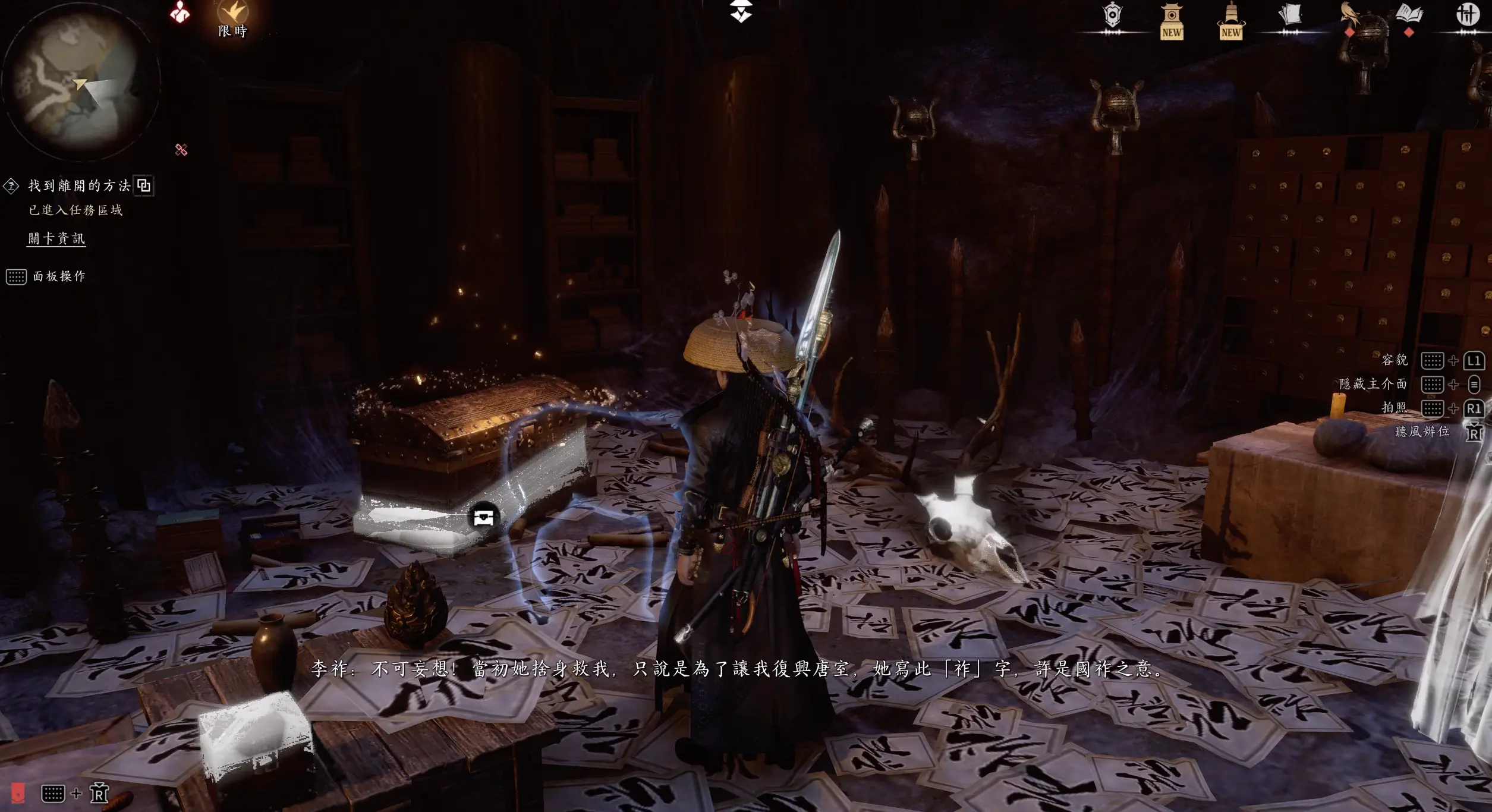Open the 關卡資訊 stage info link
The width and height of the screenshot is (1492, 812).
[x=57, y=238]
